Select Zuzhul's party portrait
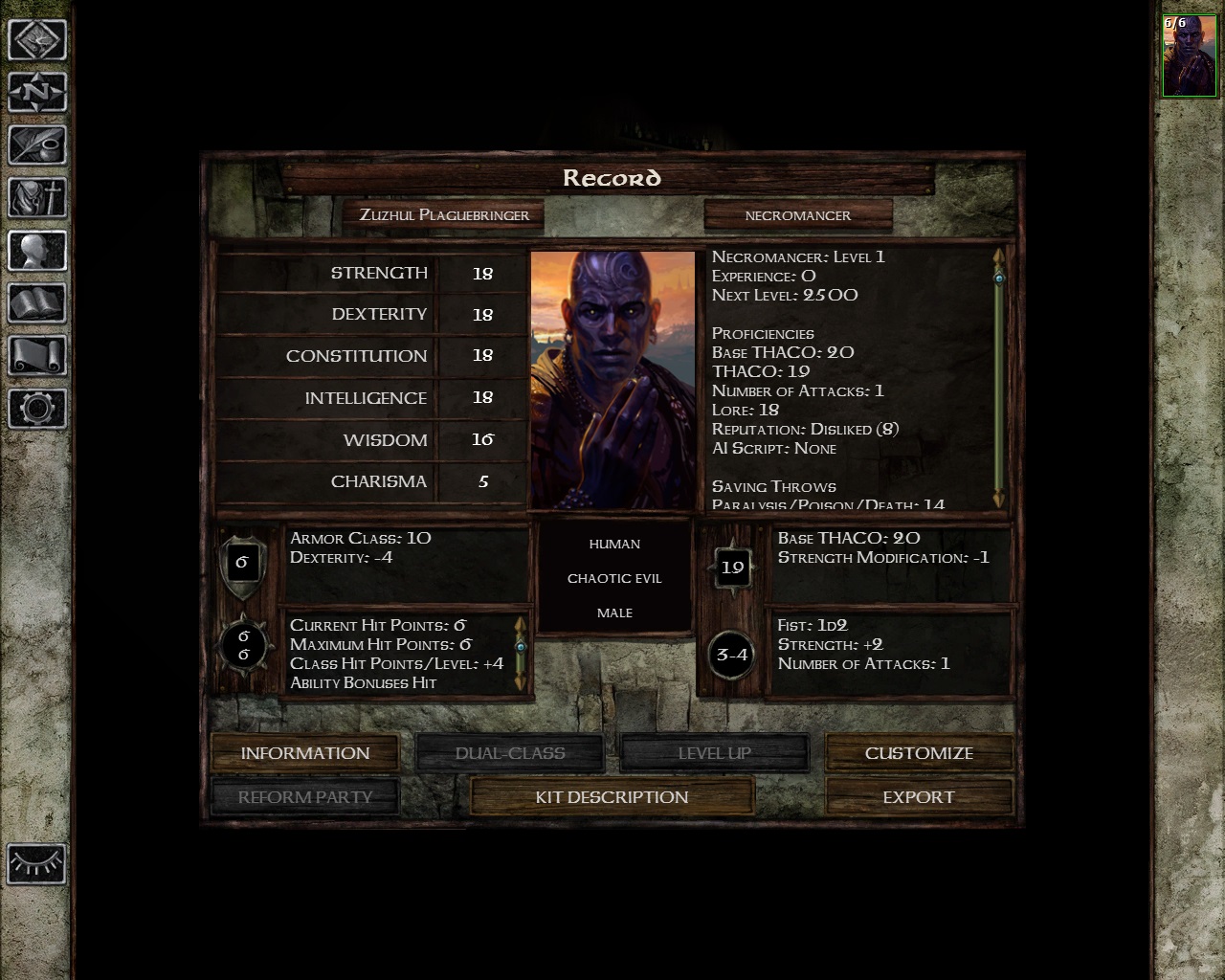The width and height of the screenshot is (1225, 980). tap(1189, 56)
